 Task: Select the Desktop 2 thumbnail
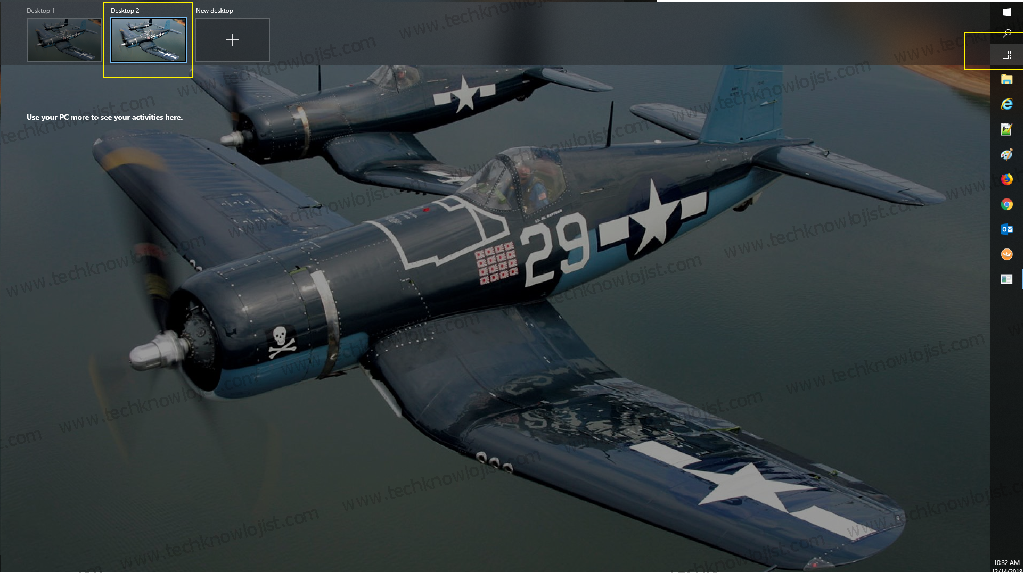(148, 41)
